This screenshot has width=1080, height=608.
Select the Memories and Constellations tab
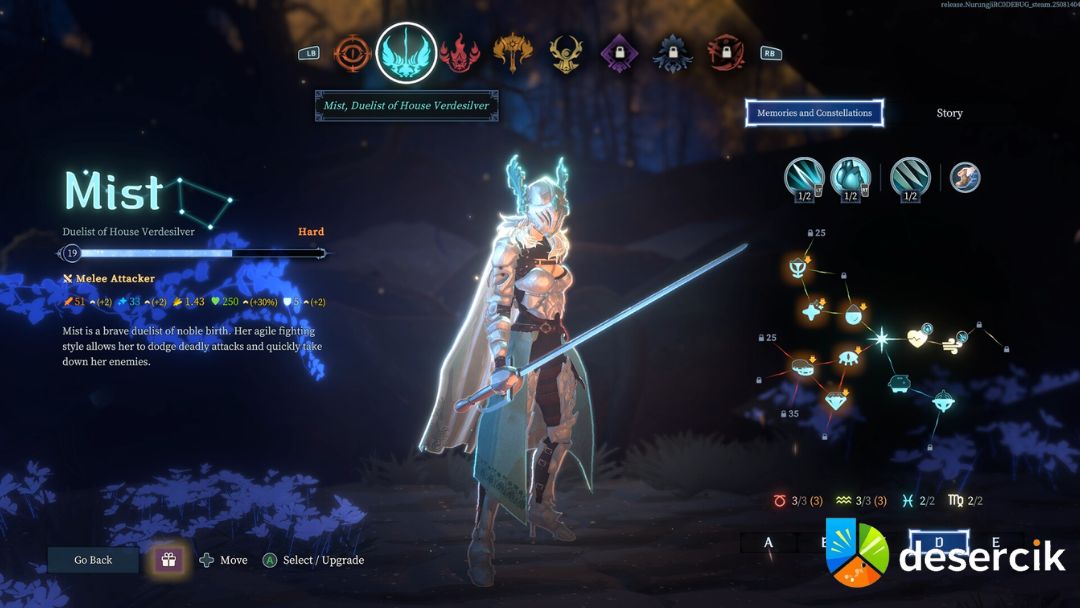814,113
